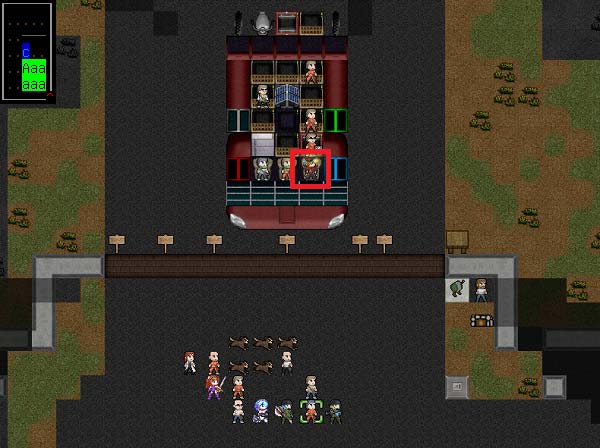Select the truck seat highlighted by the red square
Screen dimensions: 600x448
click(312, 168)
